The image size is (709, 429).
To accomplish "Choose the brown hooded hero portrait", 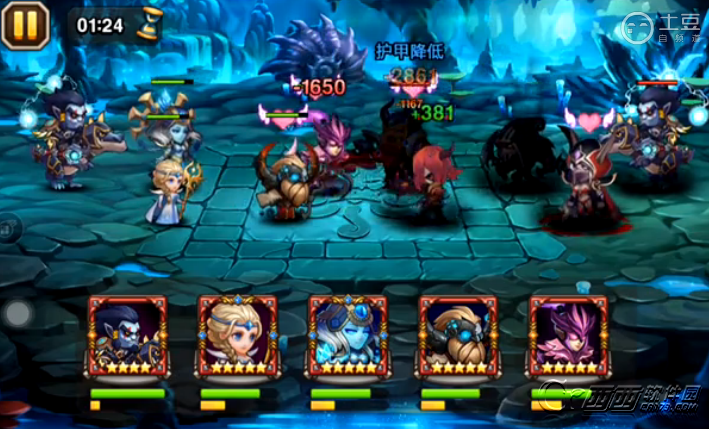I will (458, 335).
